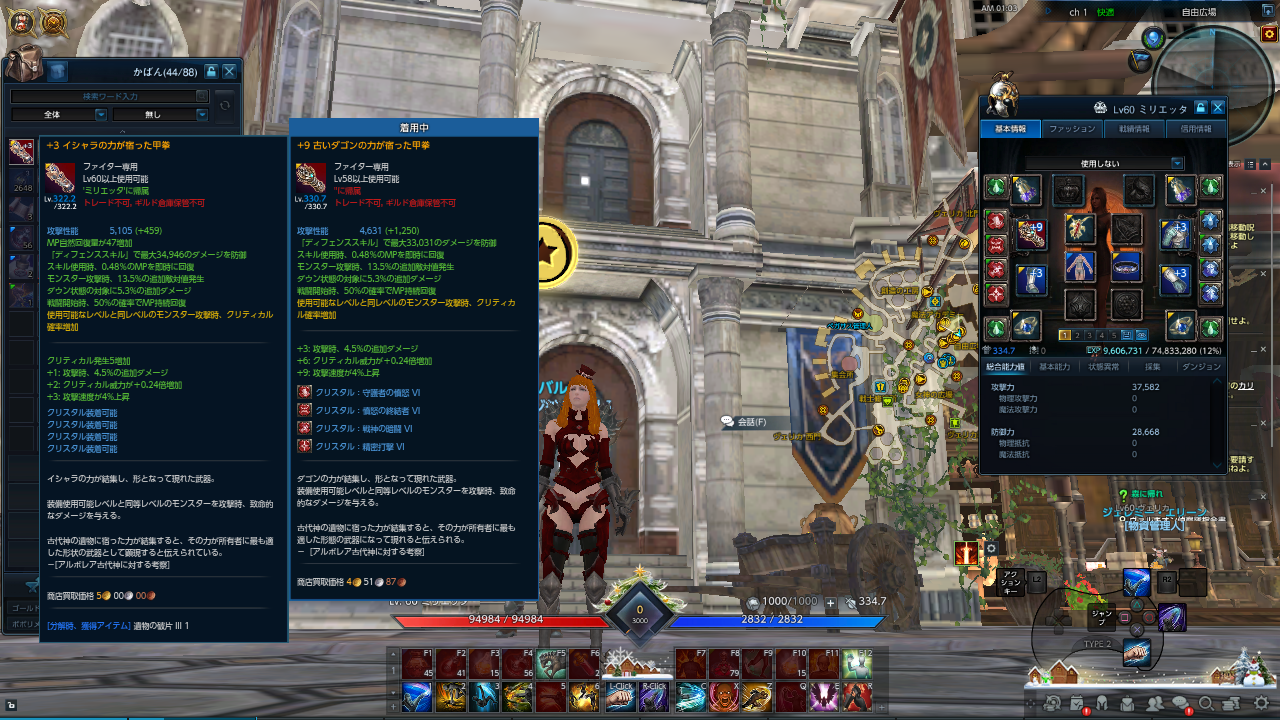Click the refresh sort icon in the かばん window

[225, 106]
